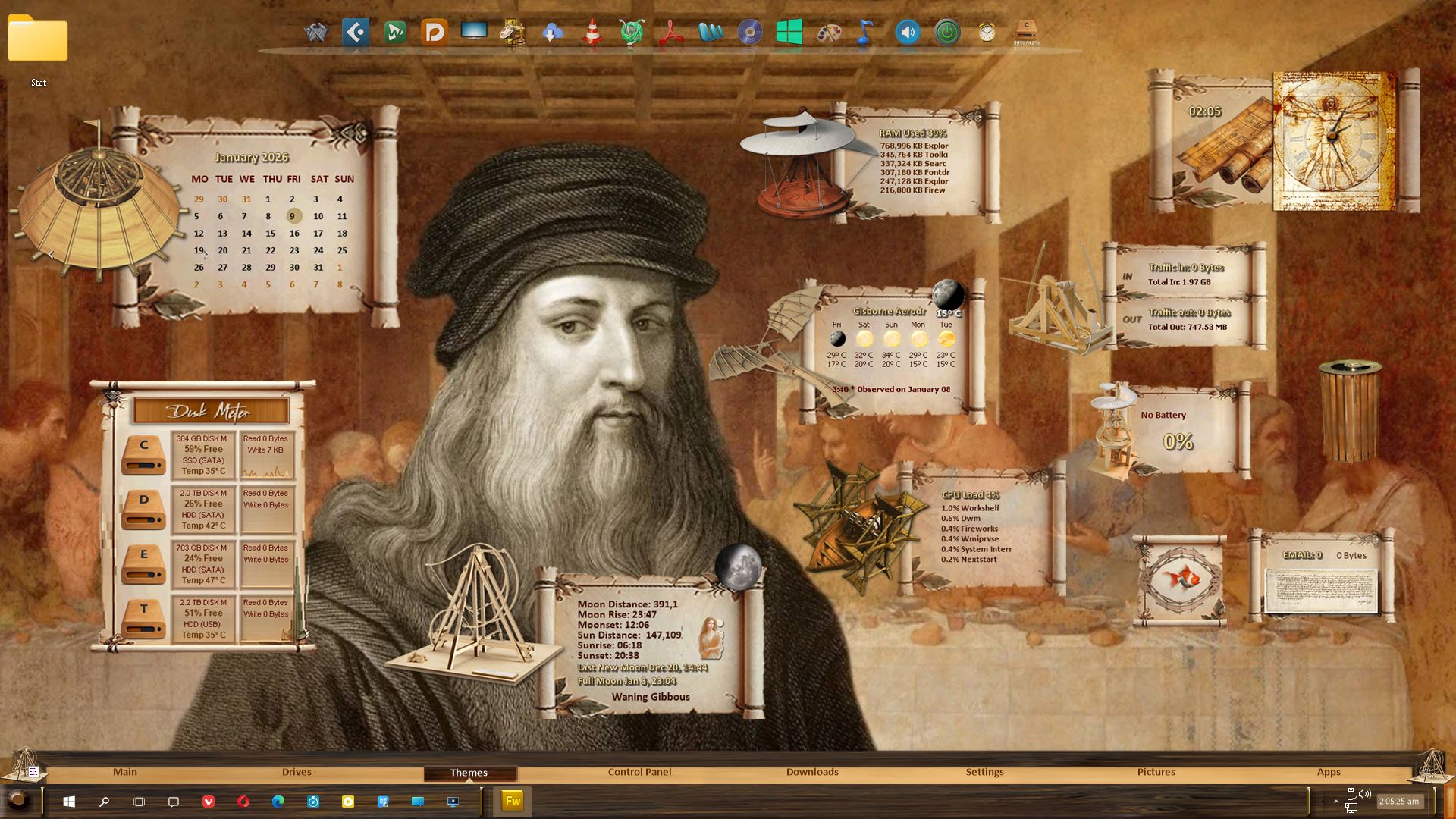Go to the Pictures tab
The image size is (1456, 819).
1156,772
